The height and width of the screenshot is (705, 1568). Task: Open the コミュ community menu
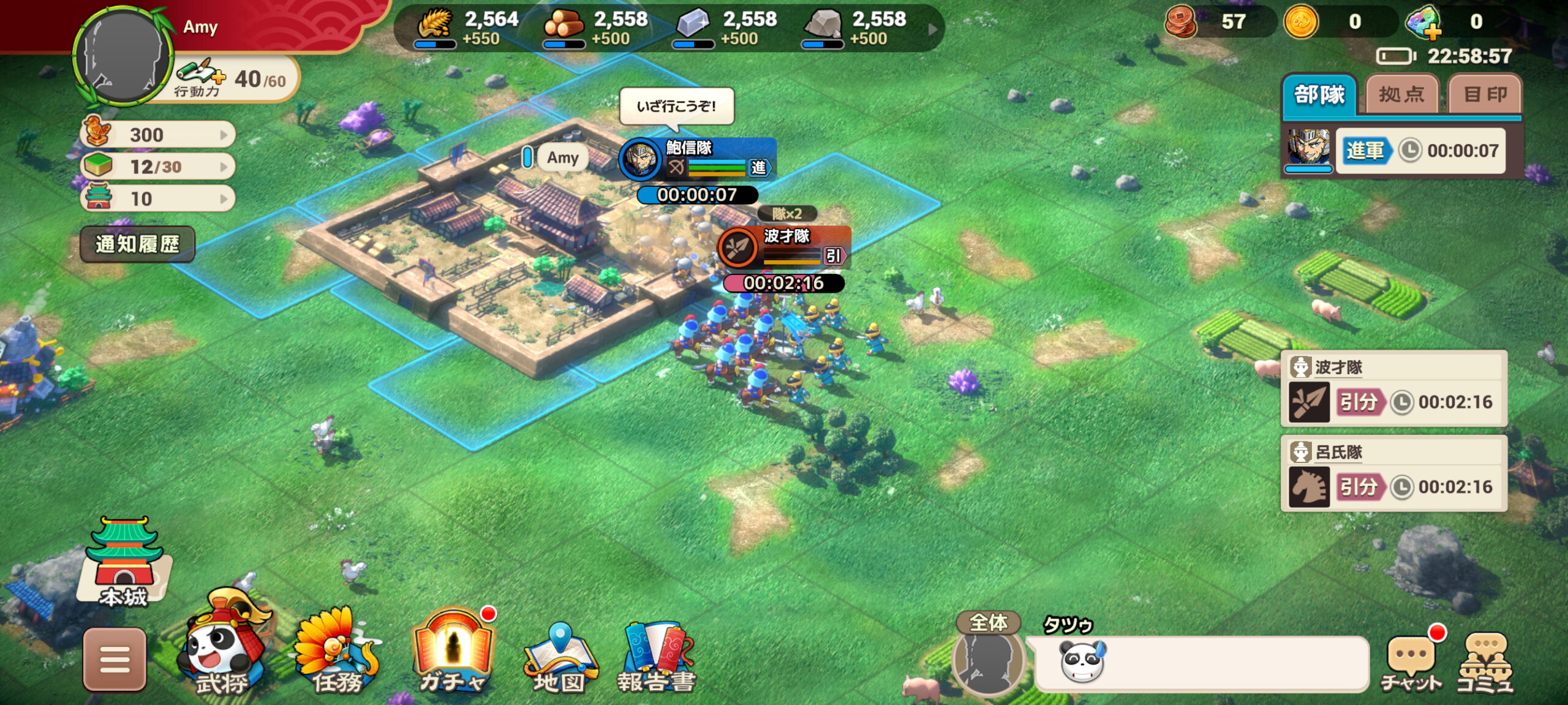click(1485, 663)
